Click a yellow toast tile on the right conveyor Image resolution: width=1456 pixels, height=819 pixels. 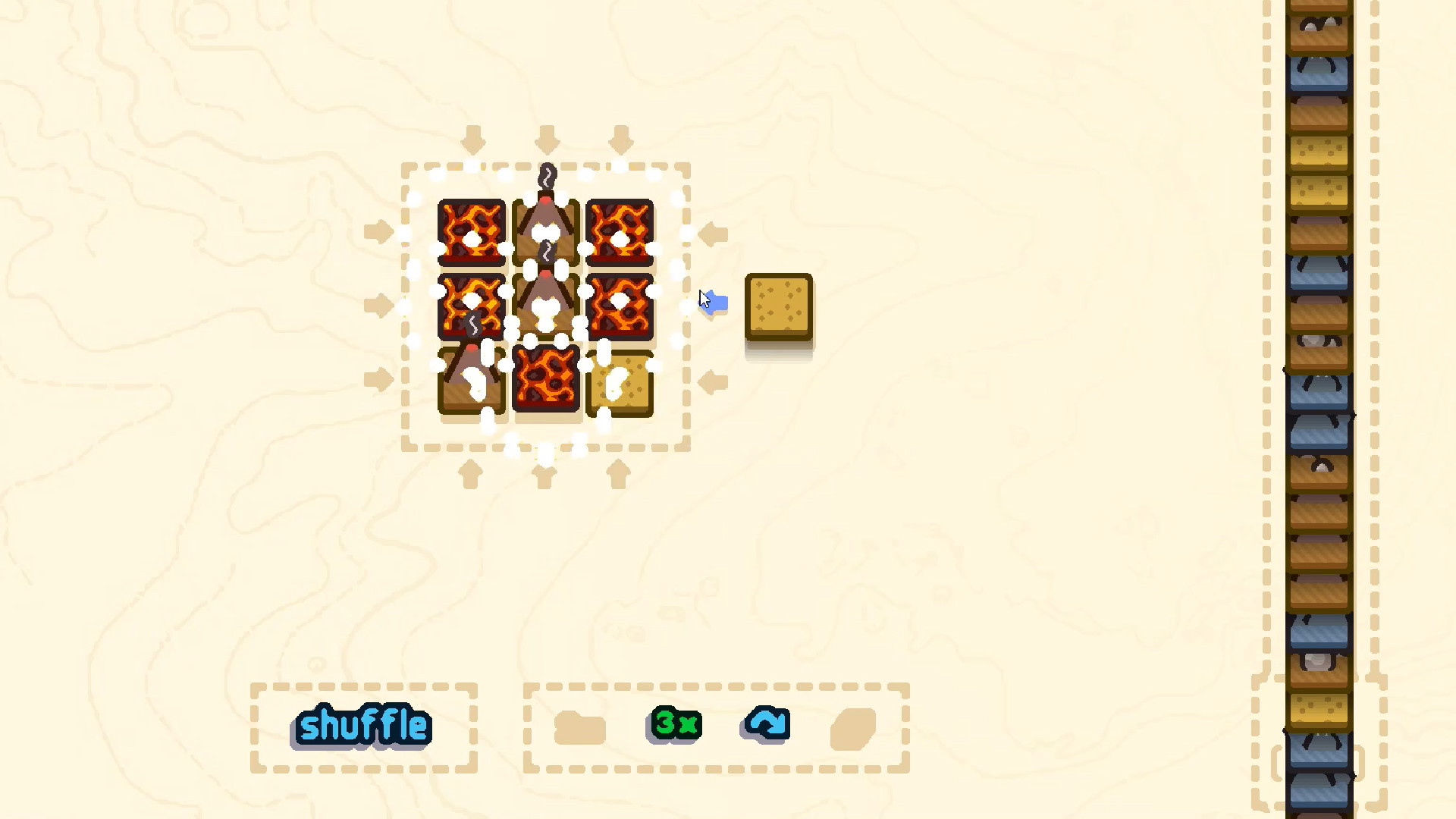tap(1319, 152)
